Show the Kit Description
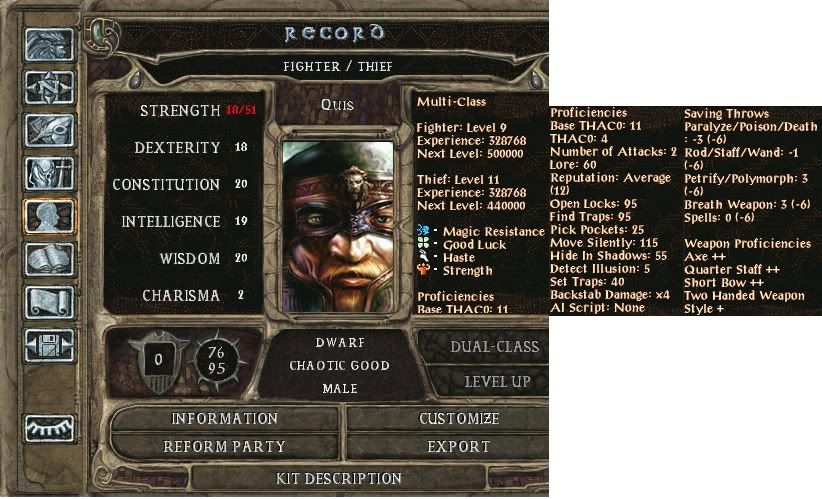The height and width of the screenshot is (499, 822). tap(338, 479)
